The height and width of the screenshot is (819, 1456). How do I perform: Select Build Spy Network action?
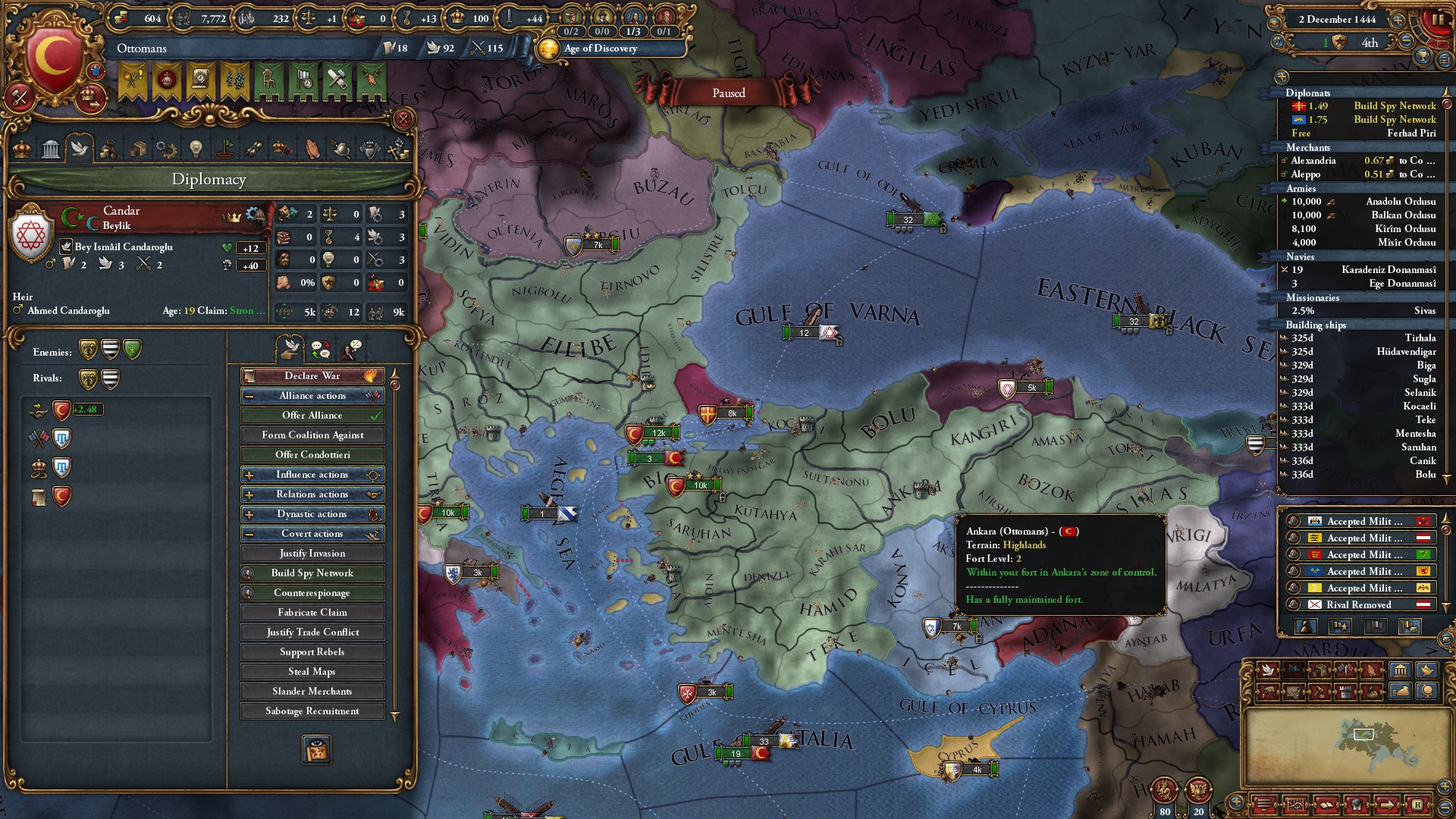click(x=312, y=573)
